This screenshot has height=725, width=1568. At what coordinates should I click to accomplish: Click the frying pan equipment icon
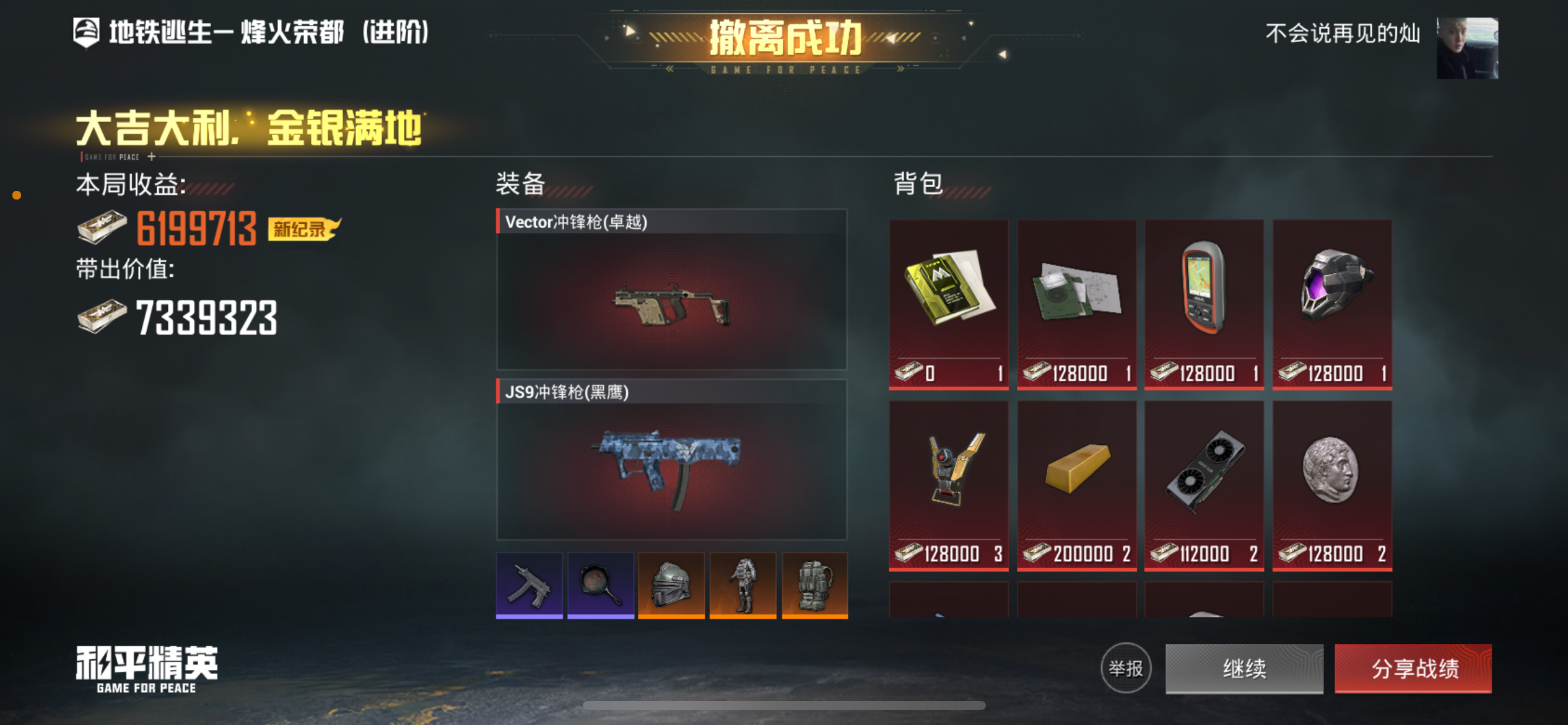point(601,585)
